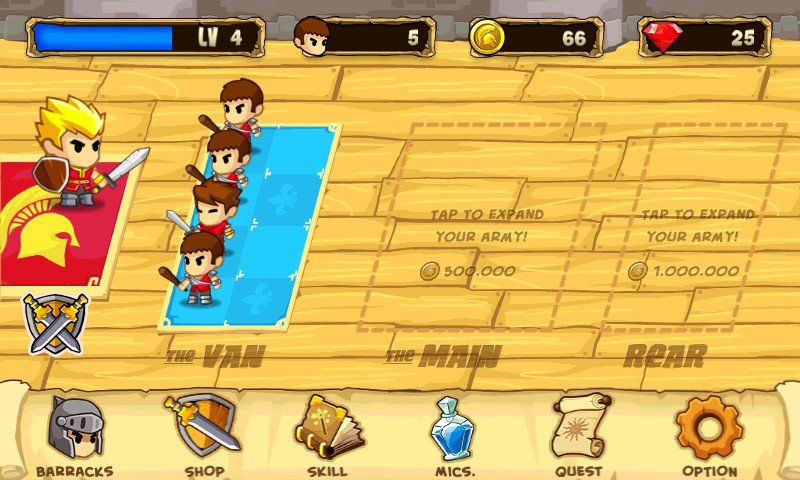
Task: Select the blond hero on the red banner
Action: 72,156
